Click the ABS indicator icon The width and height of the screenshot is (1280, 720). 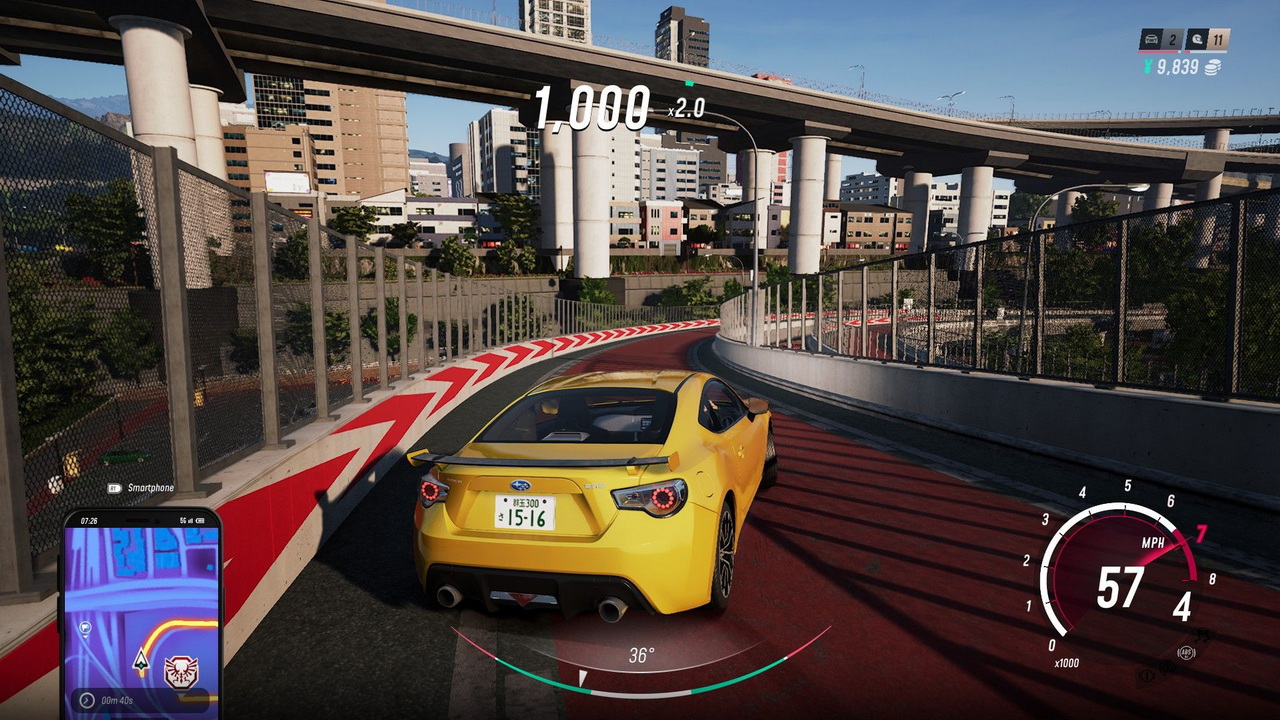pyautogui.click(x=1187, y=654)
